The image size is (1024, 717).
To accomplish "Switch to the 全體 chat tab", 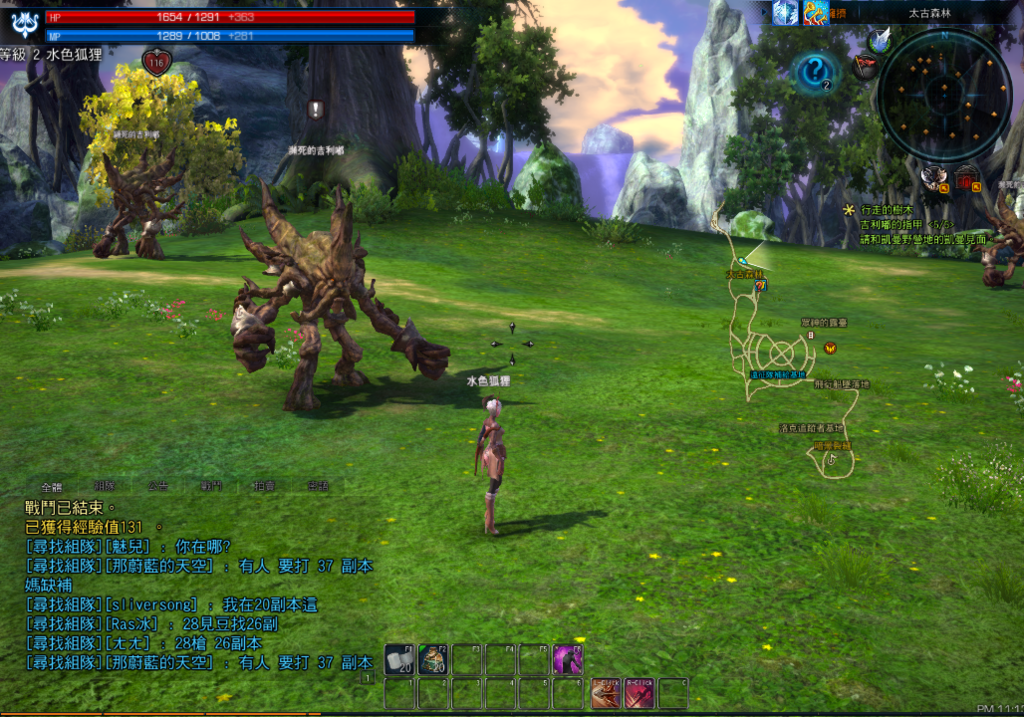I will pos(52,486).
